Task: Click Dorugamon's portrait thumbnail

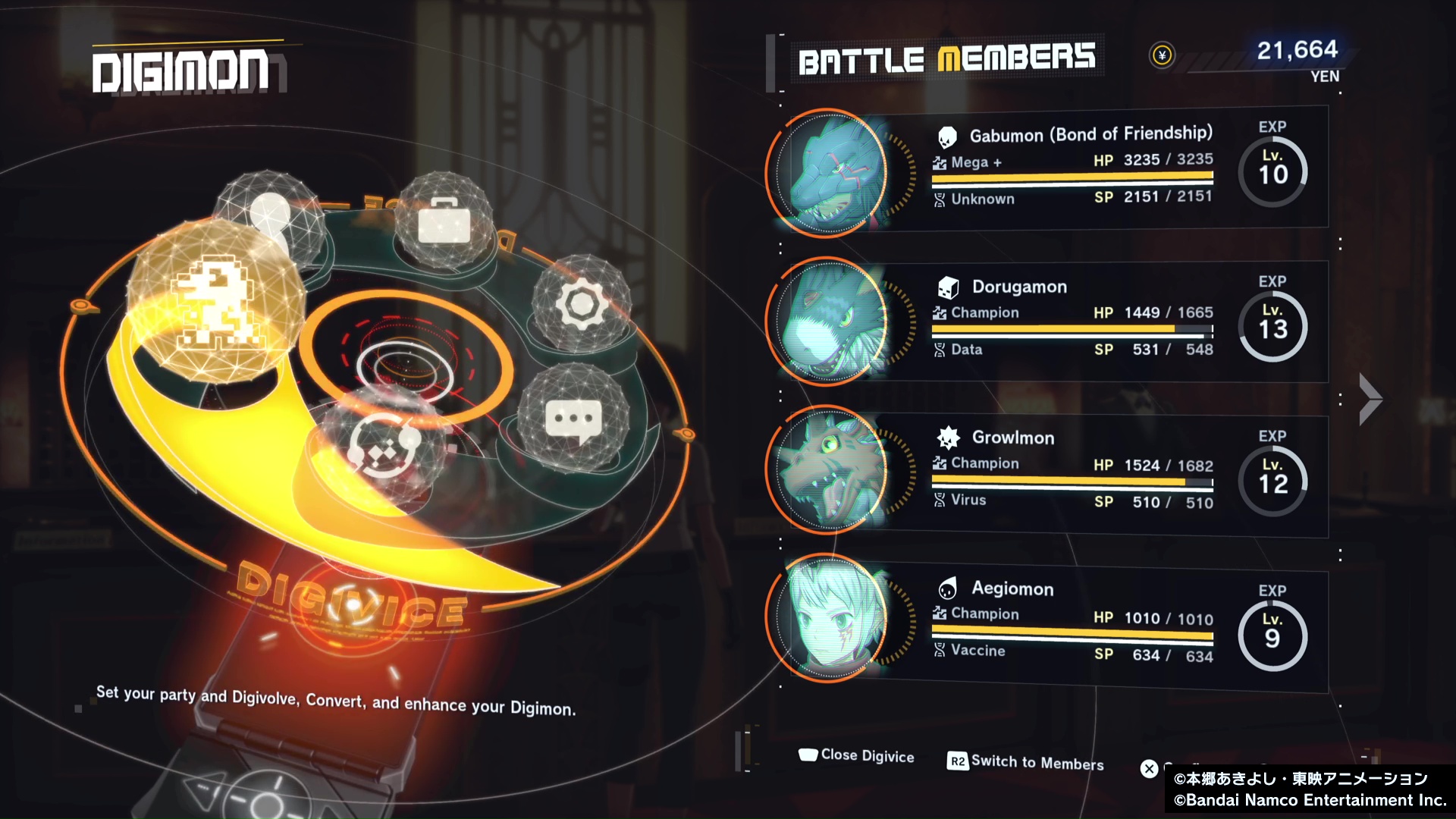Action: click(830, 322)
